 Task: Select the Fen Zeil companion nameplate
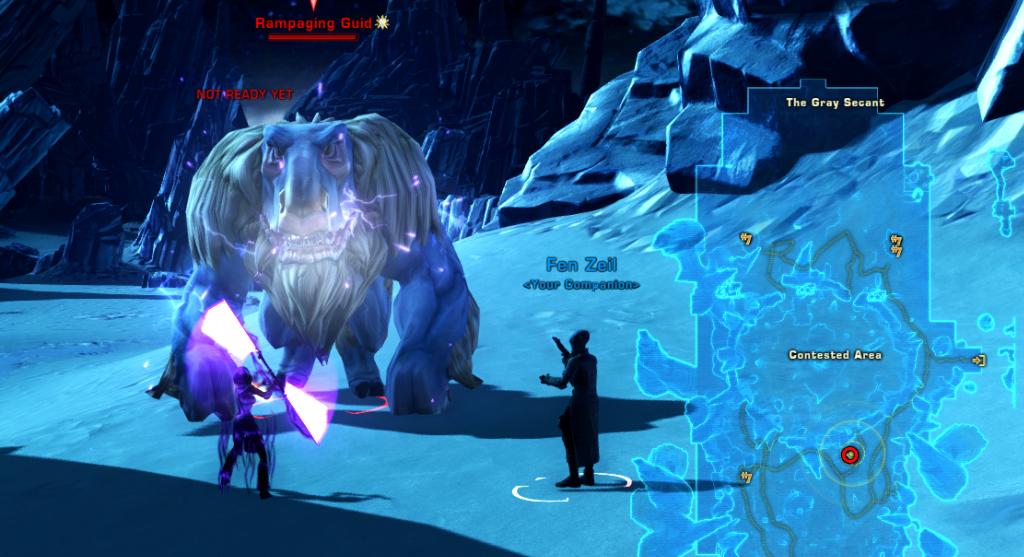[581, 265]
